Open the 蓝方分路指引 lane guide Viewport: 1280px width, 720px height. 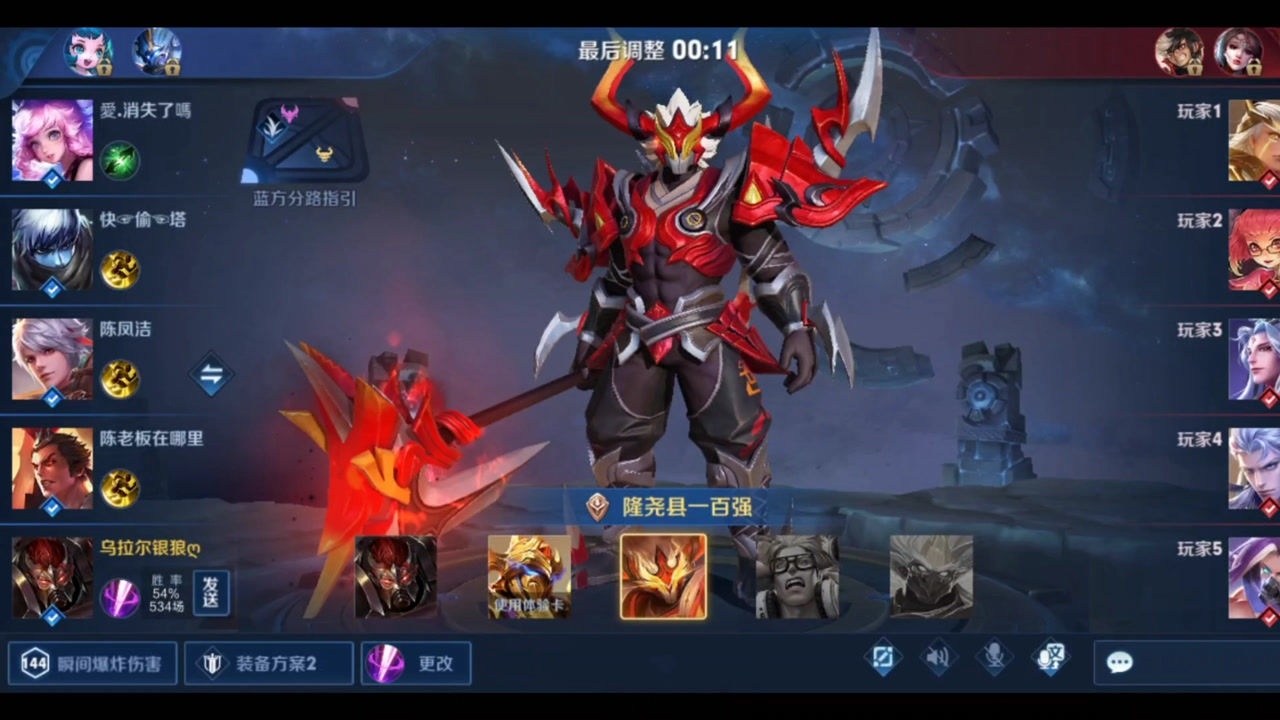(304, 150)
